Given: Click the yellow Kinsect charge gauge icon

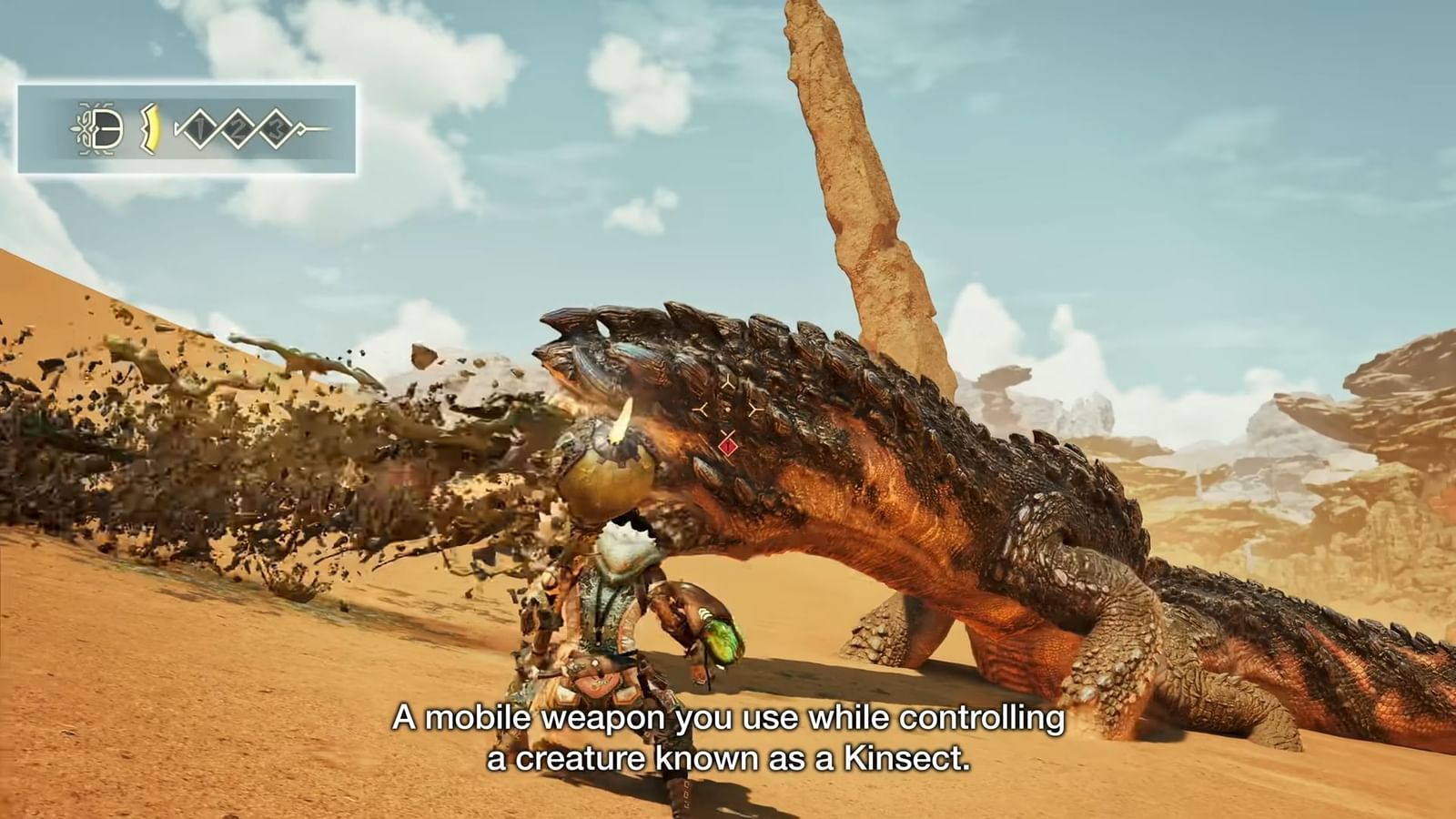Looking at the screenshot, I should pos(150,127).
